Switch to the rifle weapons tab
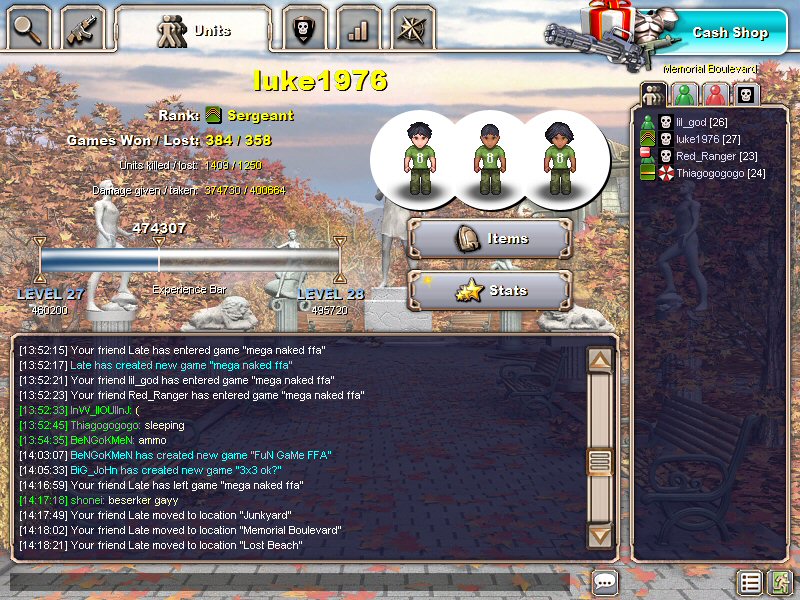The width and height of the screenshot is (800, 600). pos(82,28)
